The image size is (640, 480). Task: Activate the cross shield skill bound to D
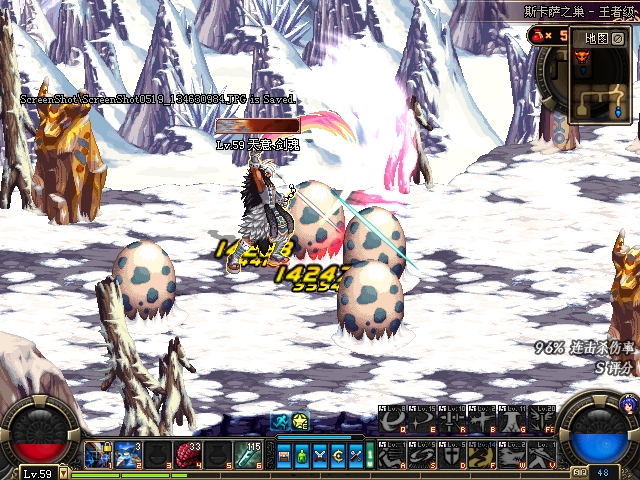451,455
